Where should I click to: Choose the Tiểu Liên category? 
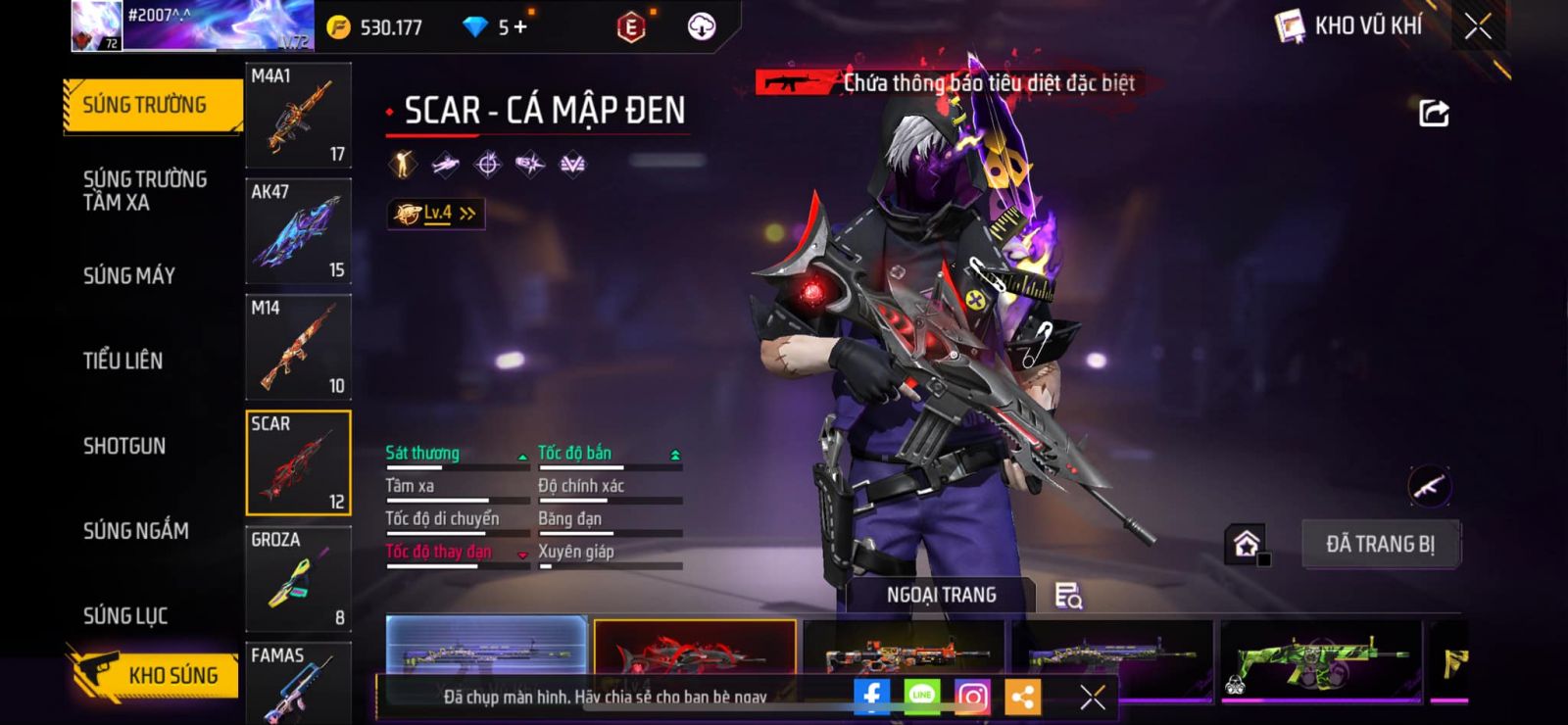pyautogui.click(x=123, y=361)
